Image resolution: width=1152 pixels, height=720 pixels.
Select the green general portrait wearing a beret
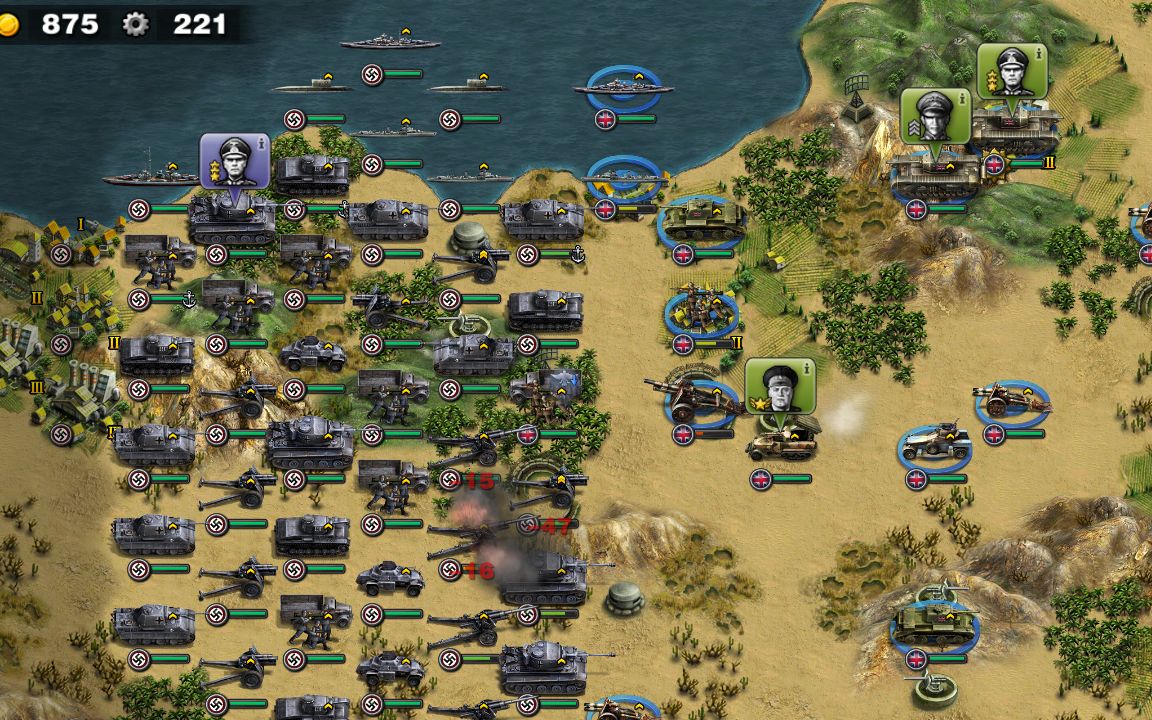click(x=780, y=387)
